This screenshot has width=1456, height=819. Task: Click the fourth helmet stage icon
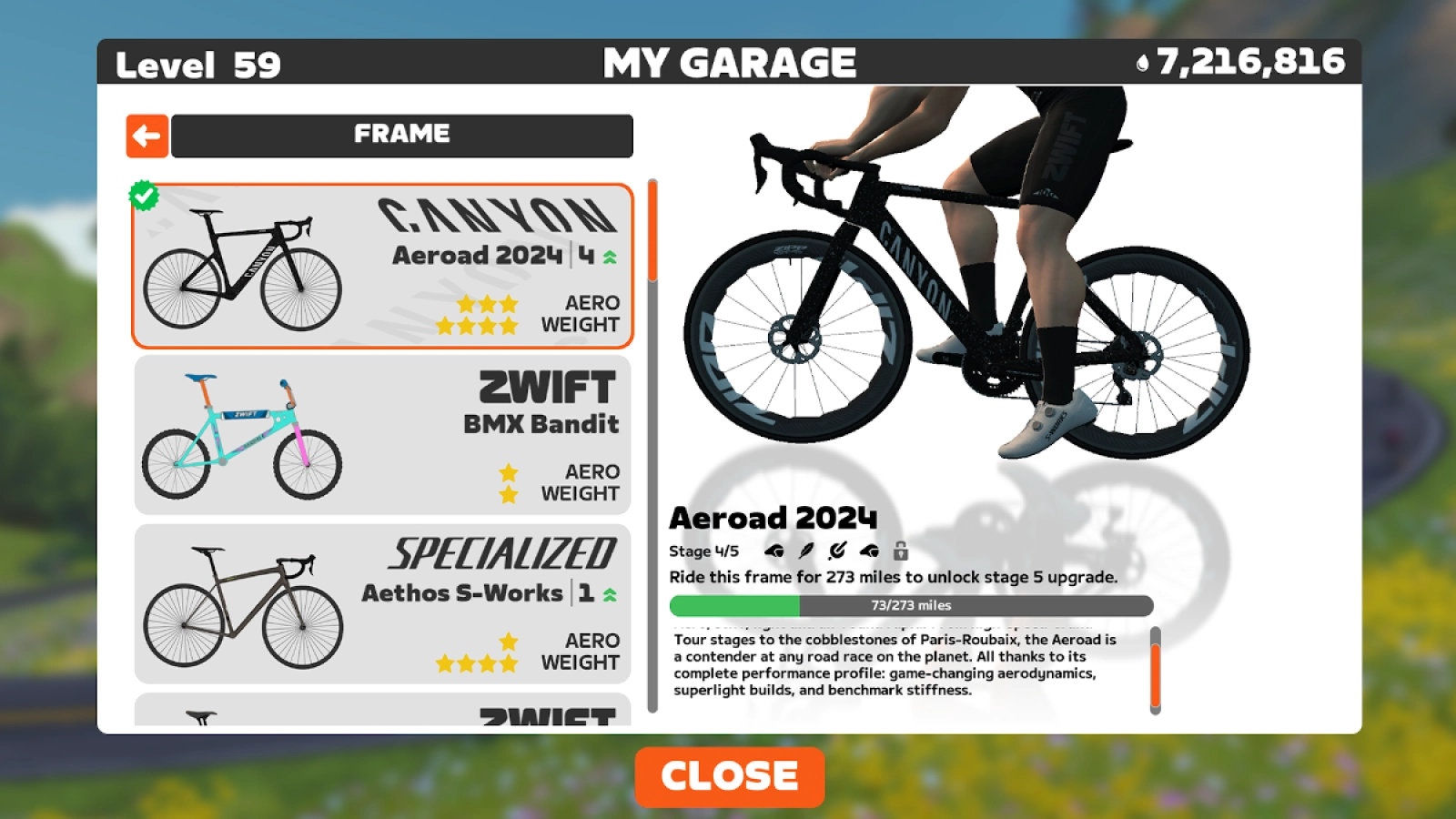click(867, 551)
